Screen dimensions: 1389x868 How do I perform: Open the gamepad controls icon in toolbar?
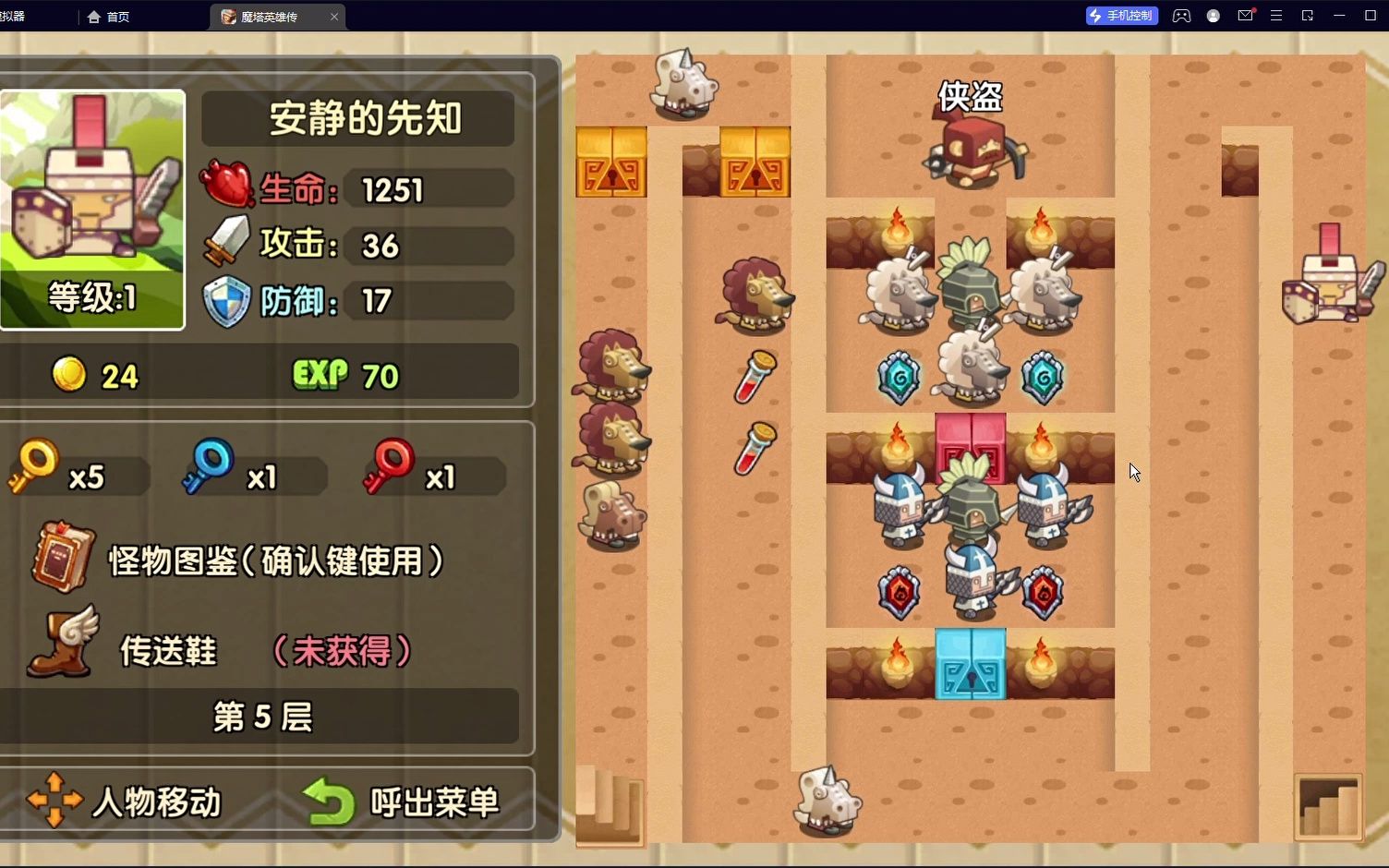[1181, 15]
